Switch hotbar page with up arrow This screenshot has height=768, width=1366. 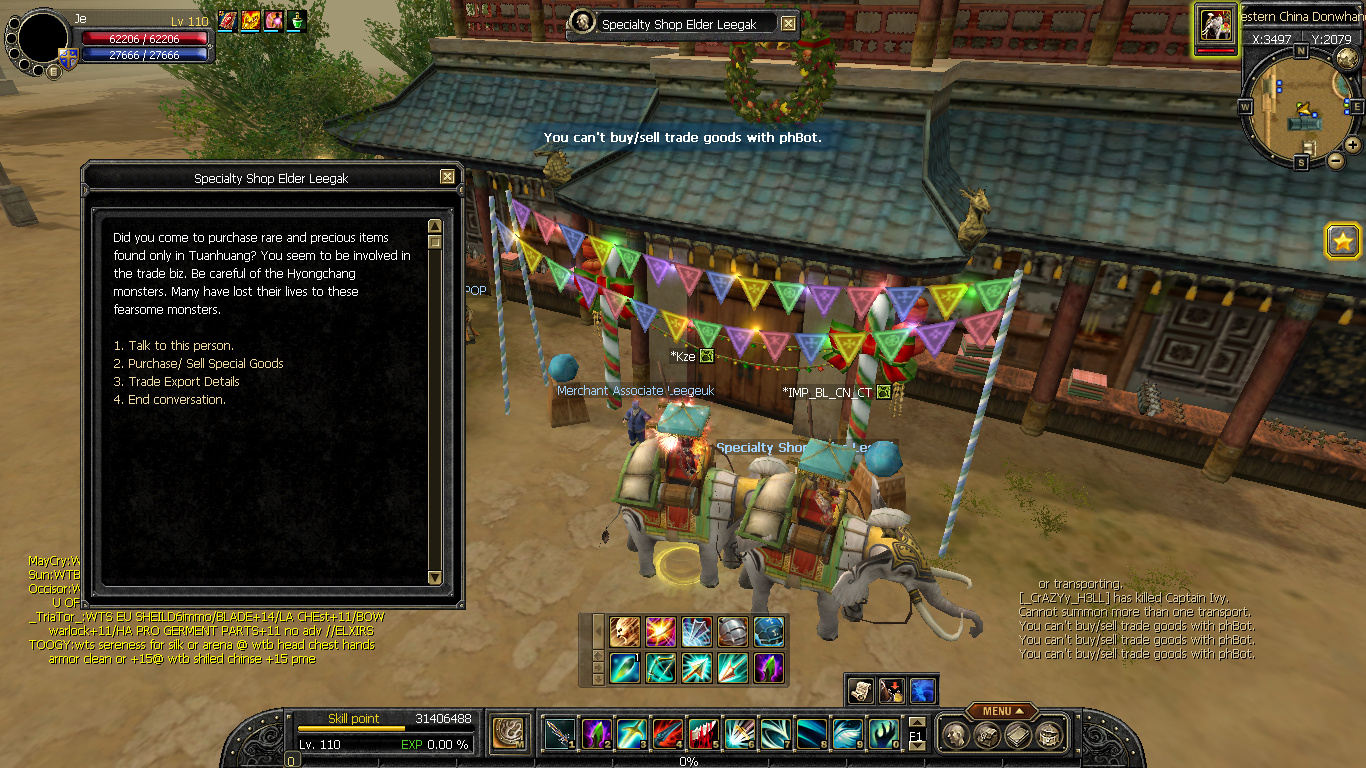click(x=916, y=723)
